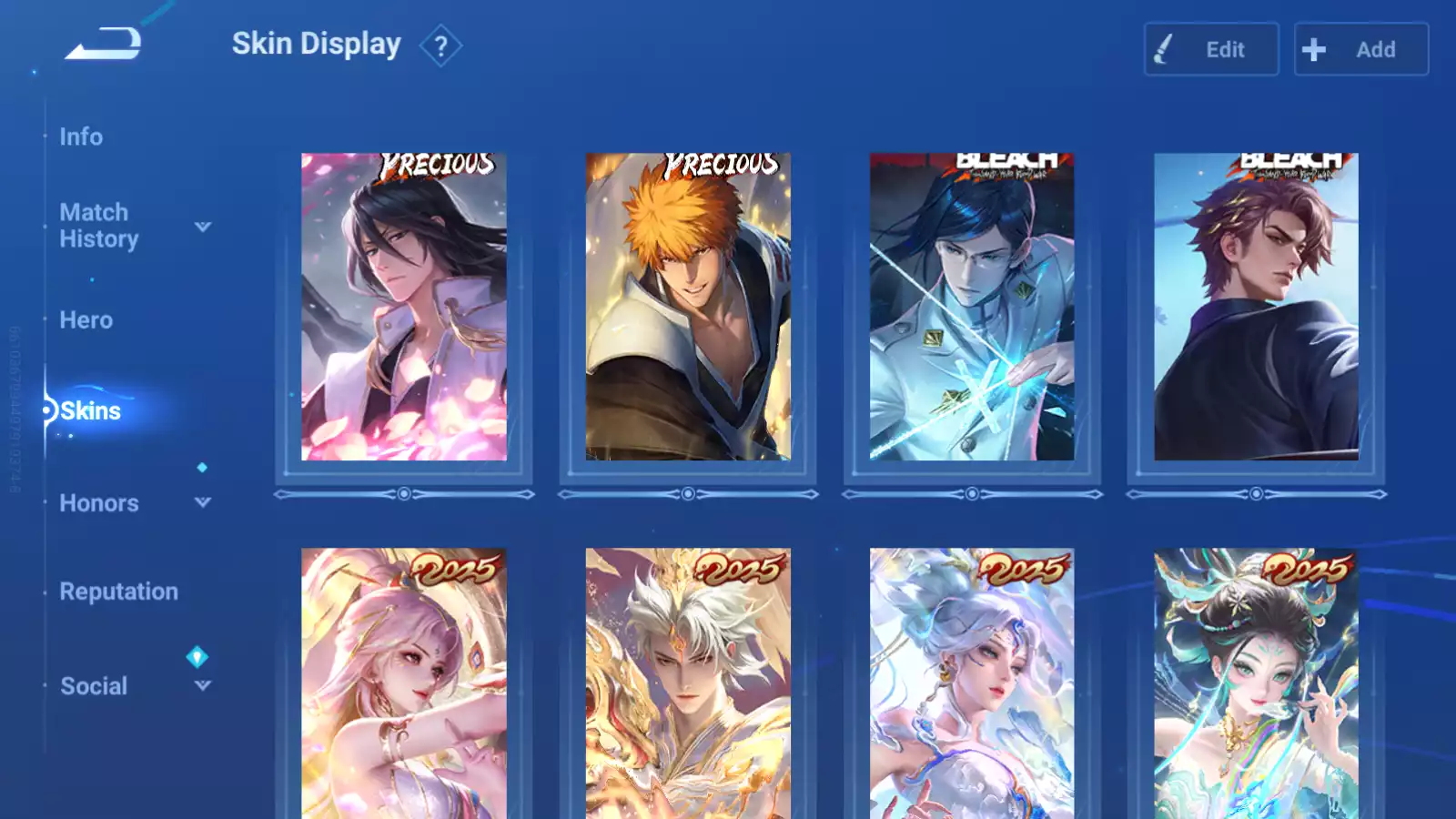This screenshot has width=1456, height=819.
Task: Open the Honors tab
Action: point(98,503)
